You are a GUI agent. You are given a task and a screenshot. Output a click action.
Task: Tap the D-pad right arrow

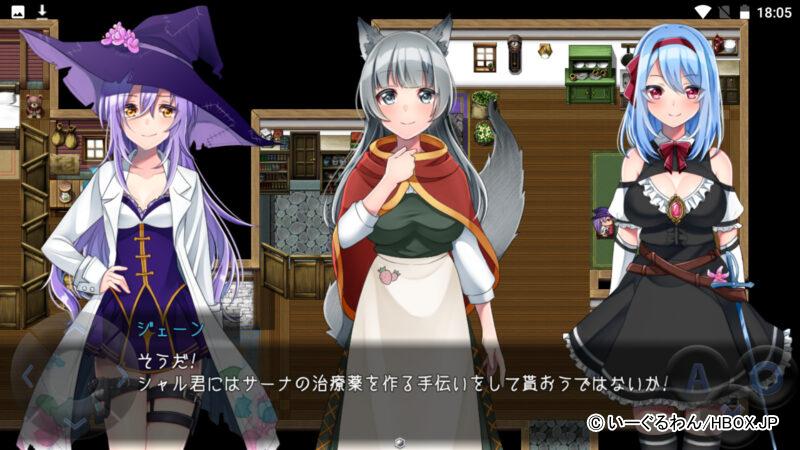pos(120,377)
